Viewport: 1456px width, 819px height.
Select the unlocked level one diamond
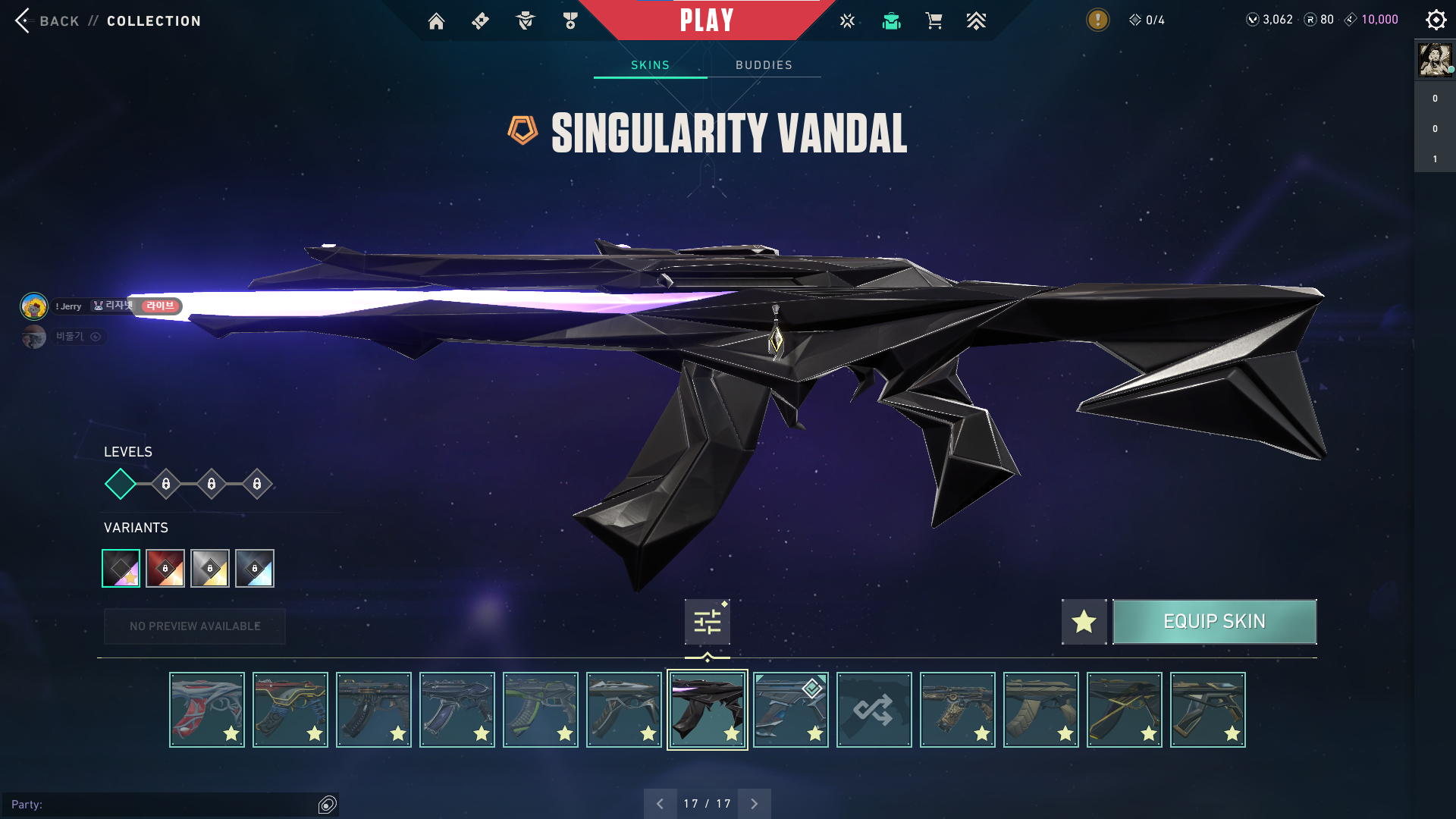tap(121, 484)
